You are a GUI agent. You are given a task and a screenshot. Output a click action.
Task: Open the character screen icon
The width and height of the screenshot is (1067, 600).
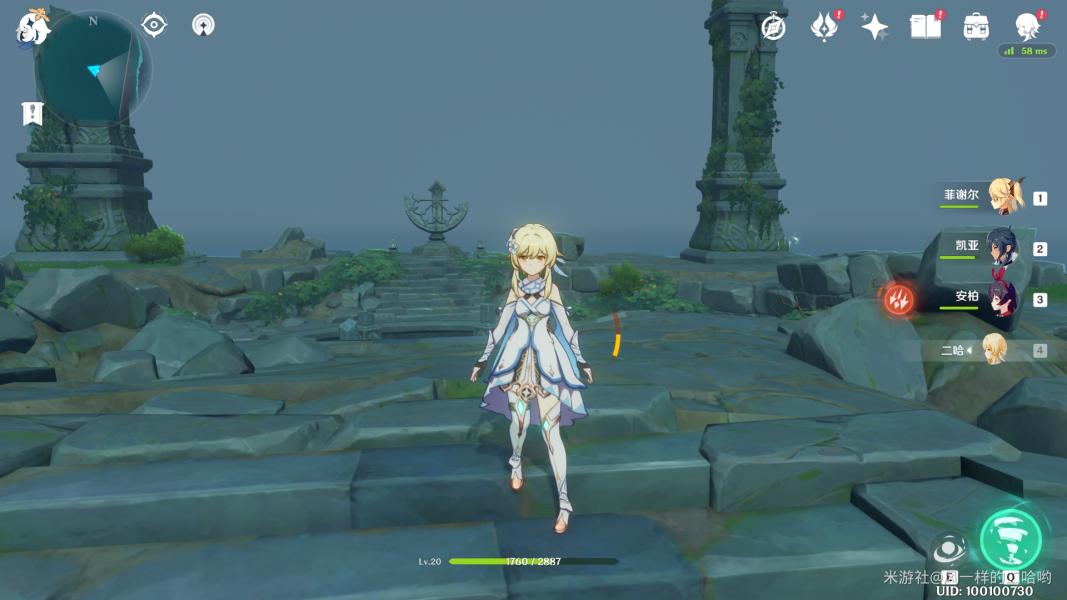[1027, 27]
